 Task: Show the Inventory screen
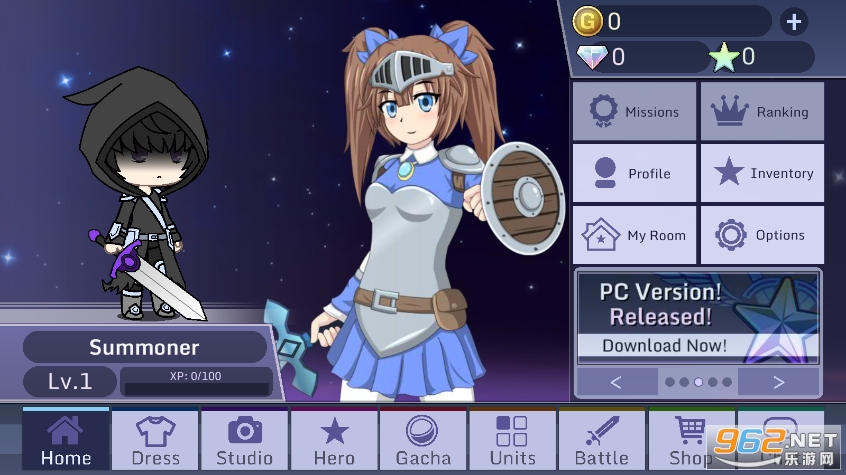click(762, 173)
